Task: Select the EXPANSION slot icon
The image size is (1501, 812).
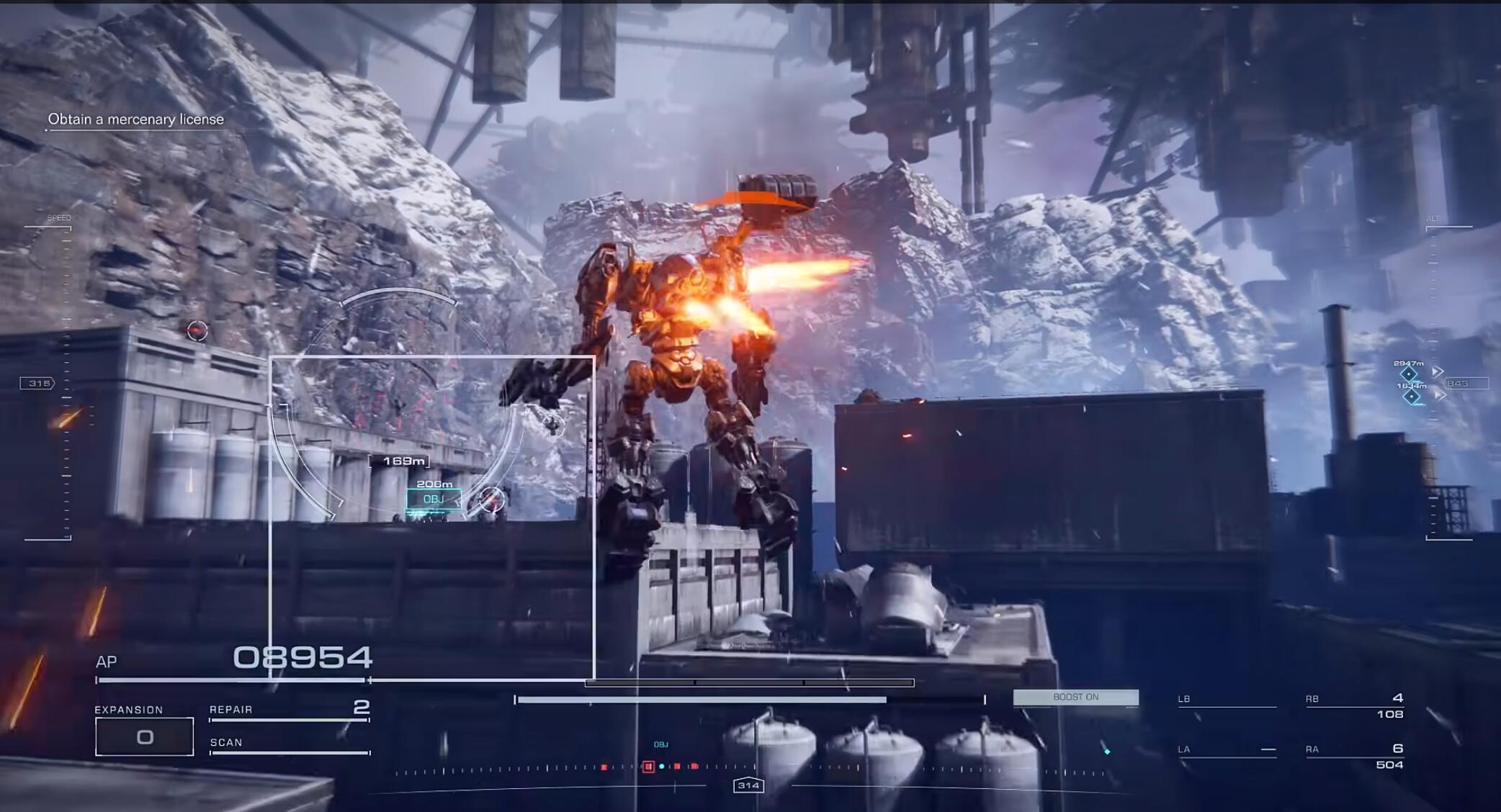Action: point(144,736)
